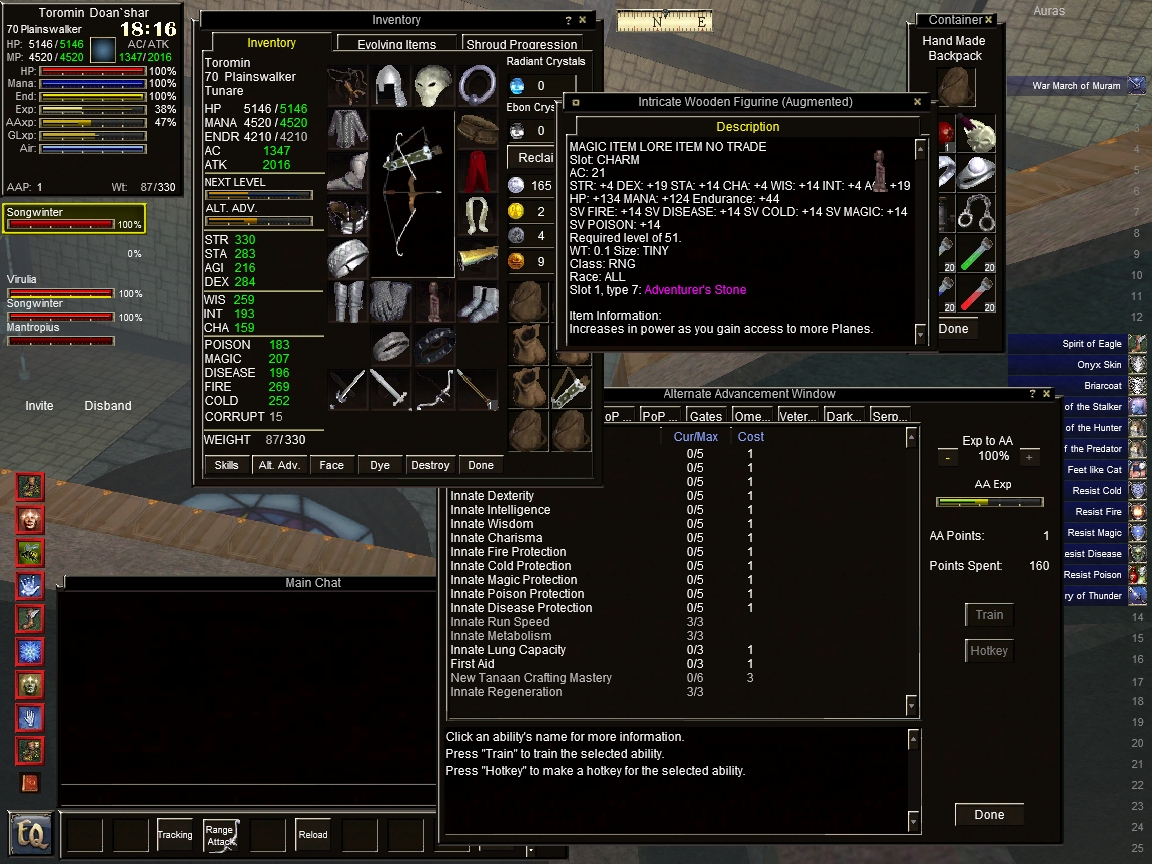The width and height of the screenshot is (1152, 864).
Task: Click the Alt. Adv. button
Action: [x=279, y=465]
